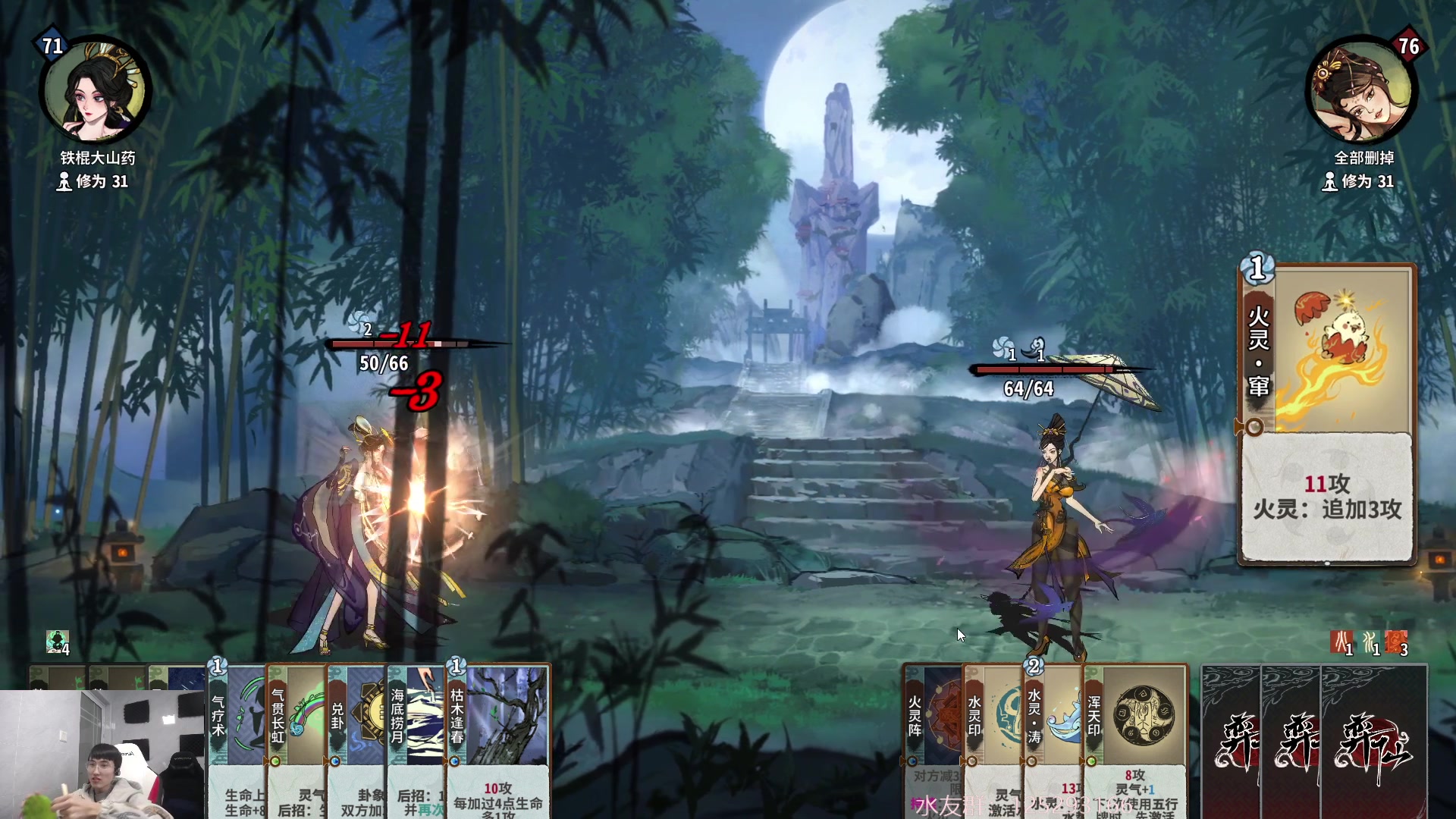Check the green figure status icon
The width and height of the screenshot is (1456, 819).
click(57, 642)
